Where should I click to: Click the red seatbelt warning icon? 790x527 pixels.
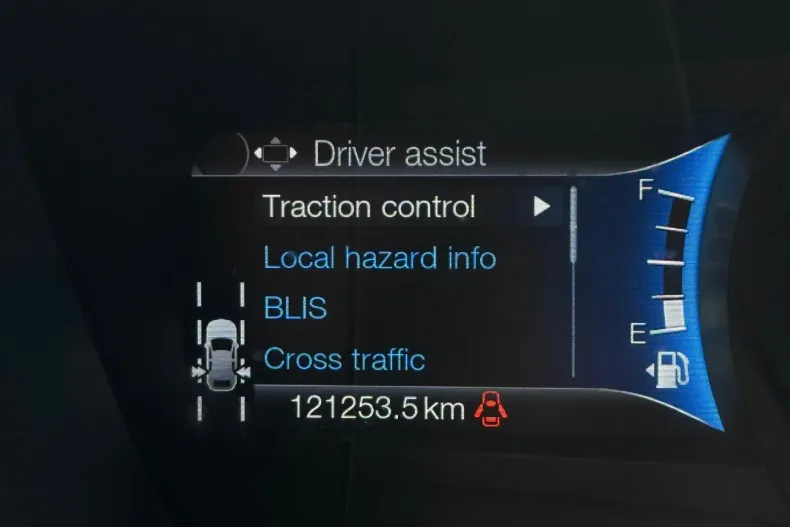pyautogui.click(x=489, y=408)
